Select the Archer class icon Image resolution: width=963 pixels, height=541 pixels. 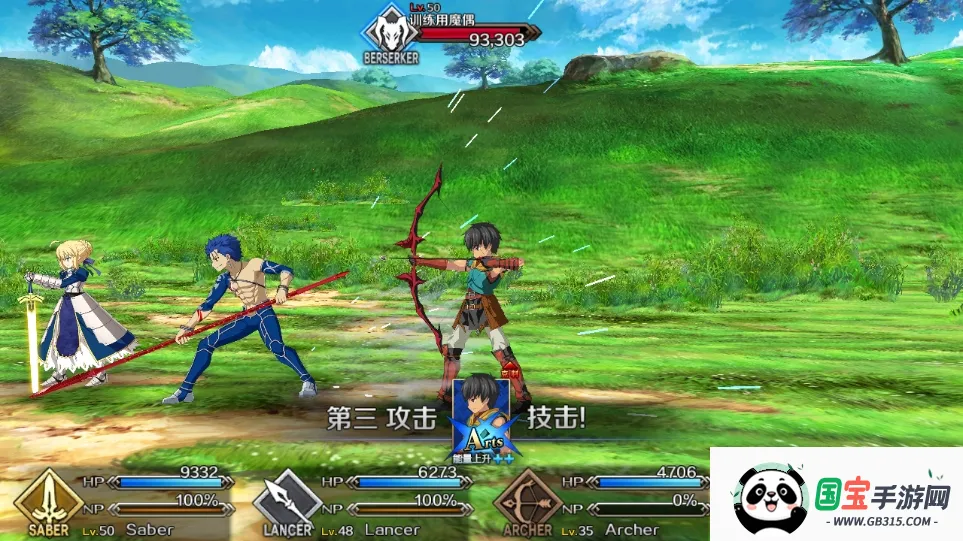pyautogui.click(x=527, y=498)
